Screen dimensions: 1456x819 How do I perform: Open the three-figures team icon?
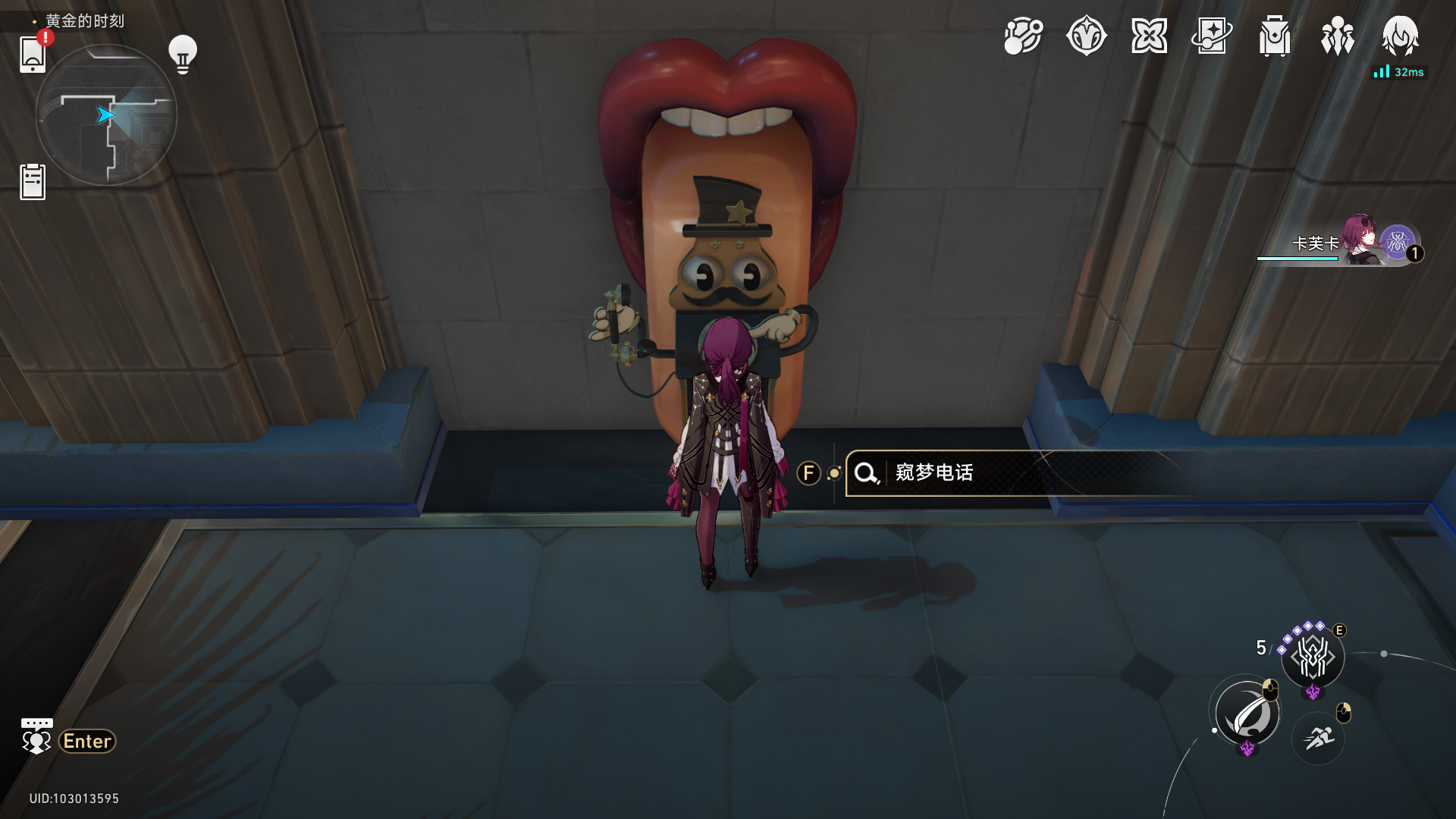(1338, 36)
